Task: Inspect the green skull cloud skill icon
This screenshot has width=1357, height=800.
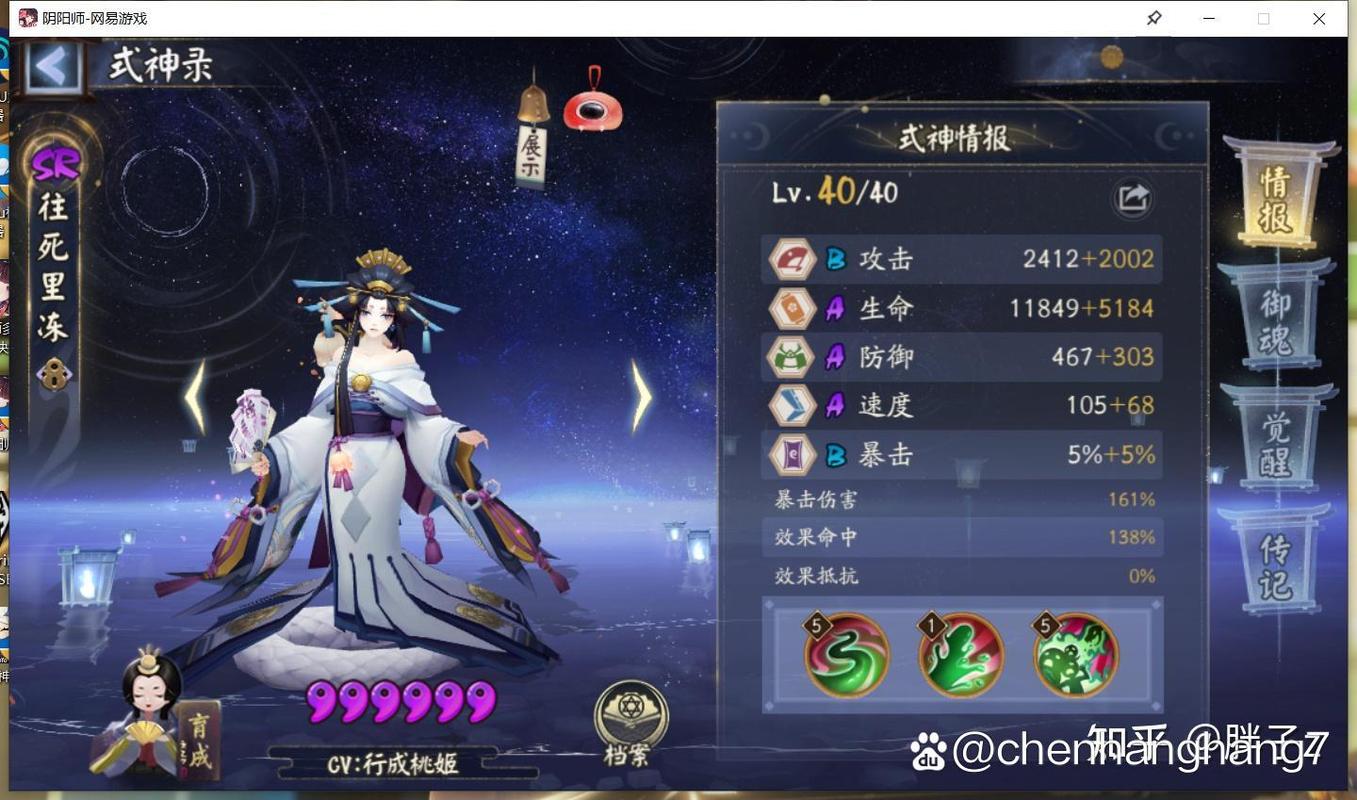Action: [x=1076, y=655]
